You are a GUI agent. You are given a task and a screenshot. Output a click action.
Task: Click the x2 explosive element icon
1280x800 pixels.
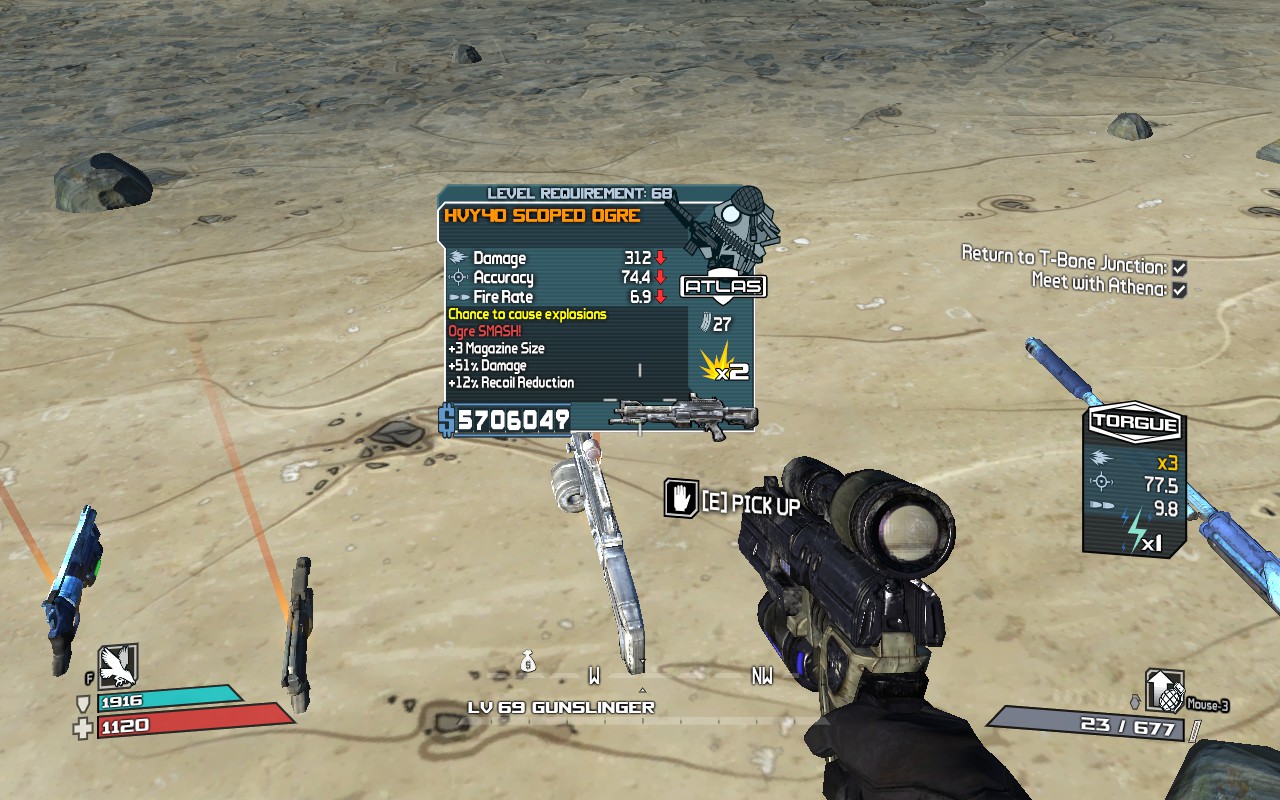(724, 362)
